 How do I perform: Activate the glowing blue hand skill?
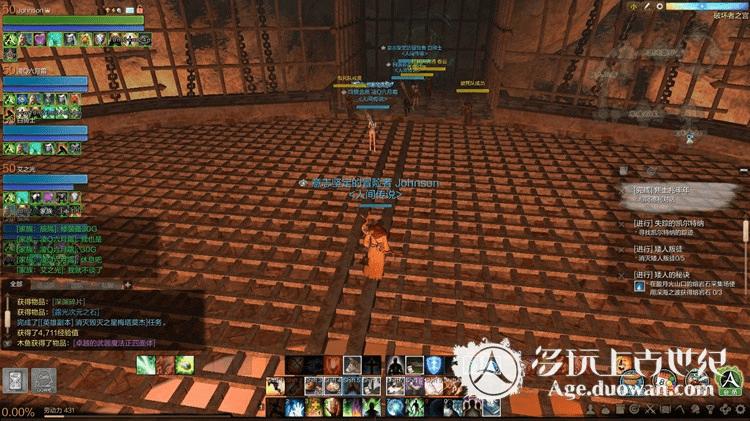coord(294,407)
